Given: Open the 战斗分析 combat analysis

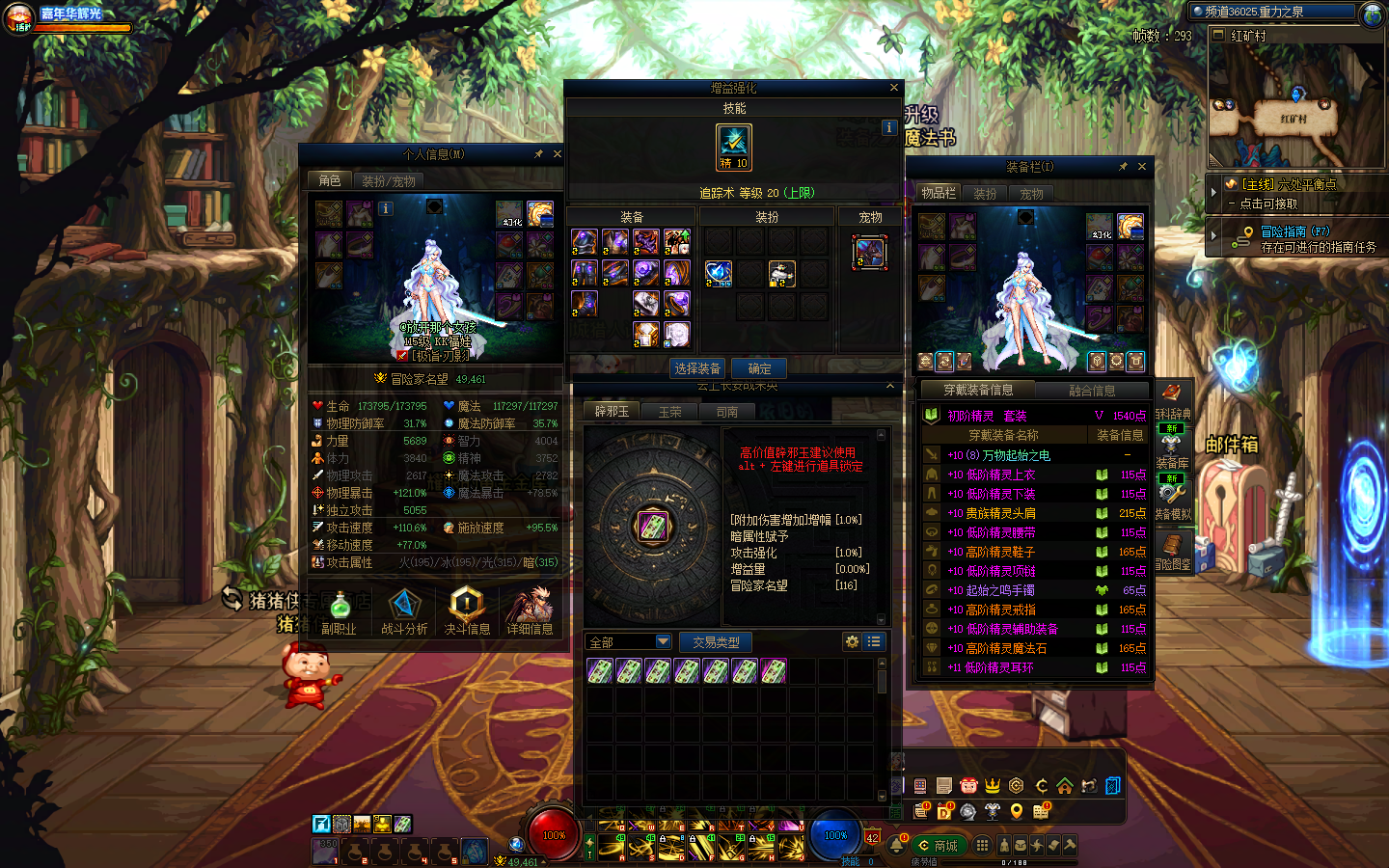Looking at the screenshot, I should 404,611.
